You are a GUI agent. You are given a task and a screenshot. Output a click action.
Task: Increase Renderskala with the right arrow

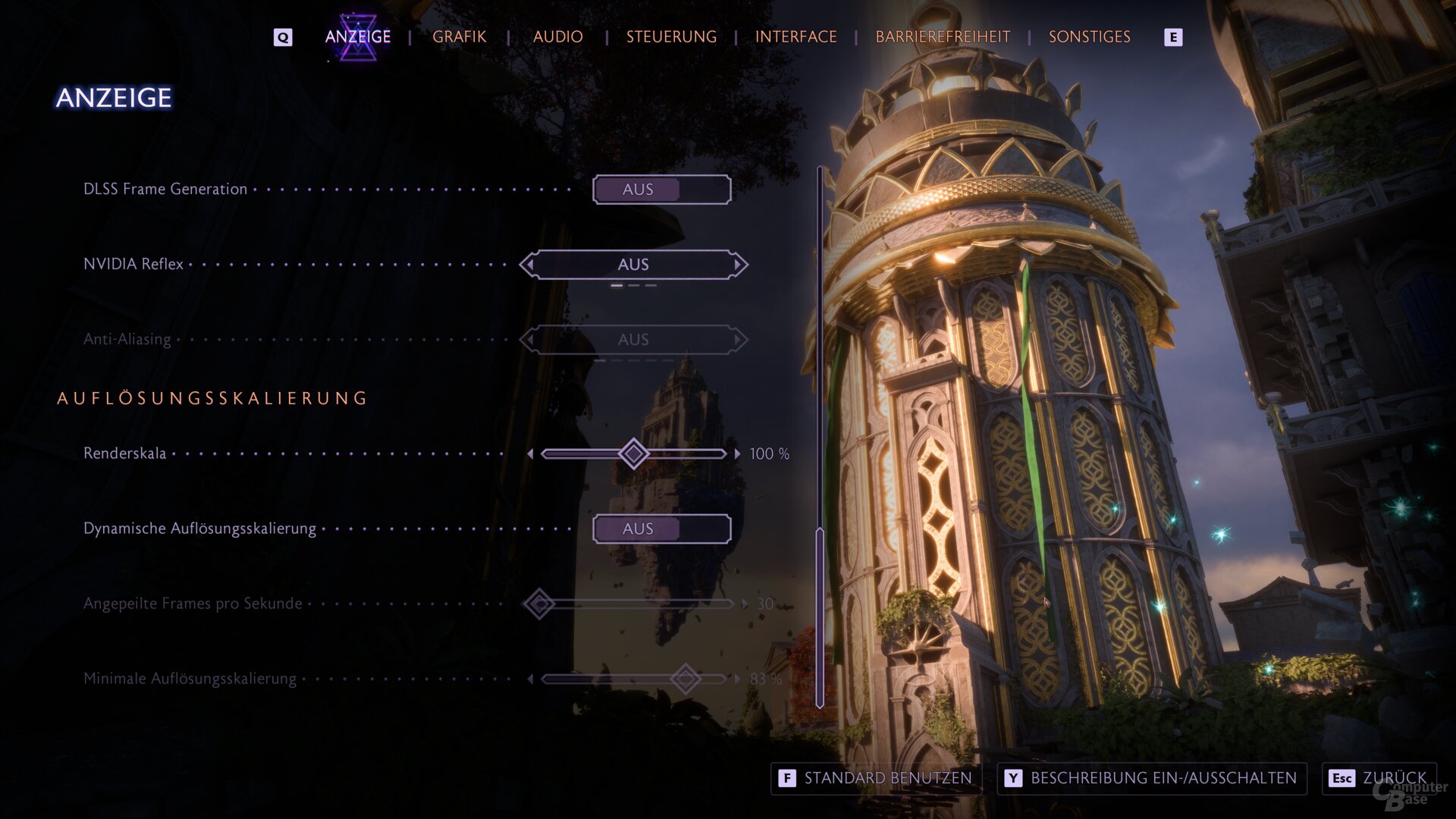coord(737,453)
